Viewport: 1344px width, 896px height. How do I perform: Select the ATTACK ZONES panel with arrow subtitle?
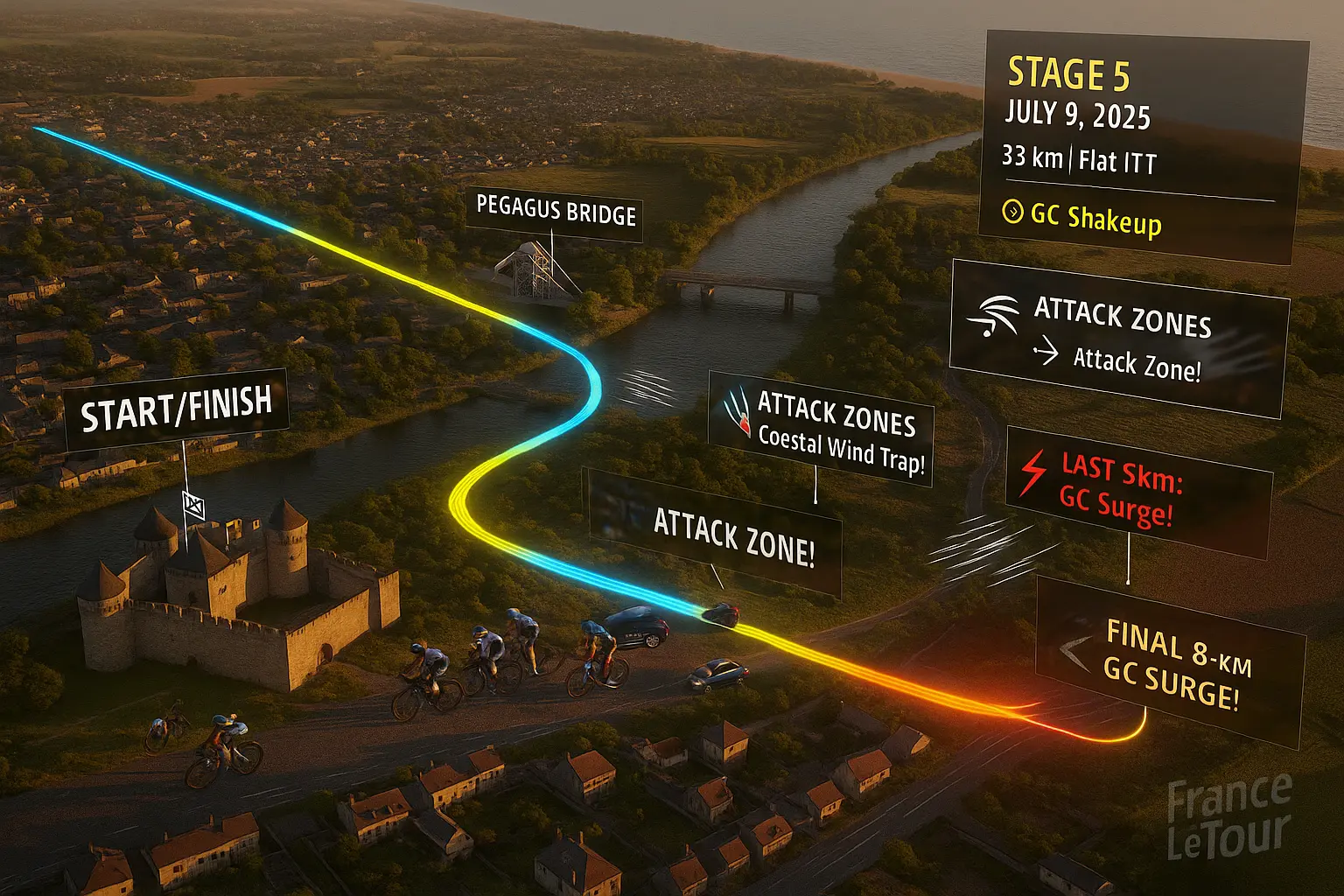pos(1118,339)
